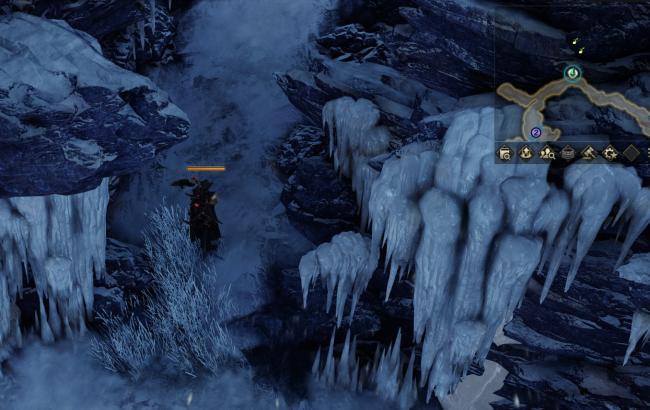Click the purple number 2 map marker
Viewport: 650px width, 410px height.
536,131
